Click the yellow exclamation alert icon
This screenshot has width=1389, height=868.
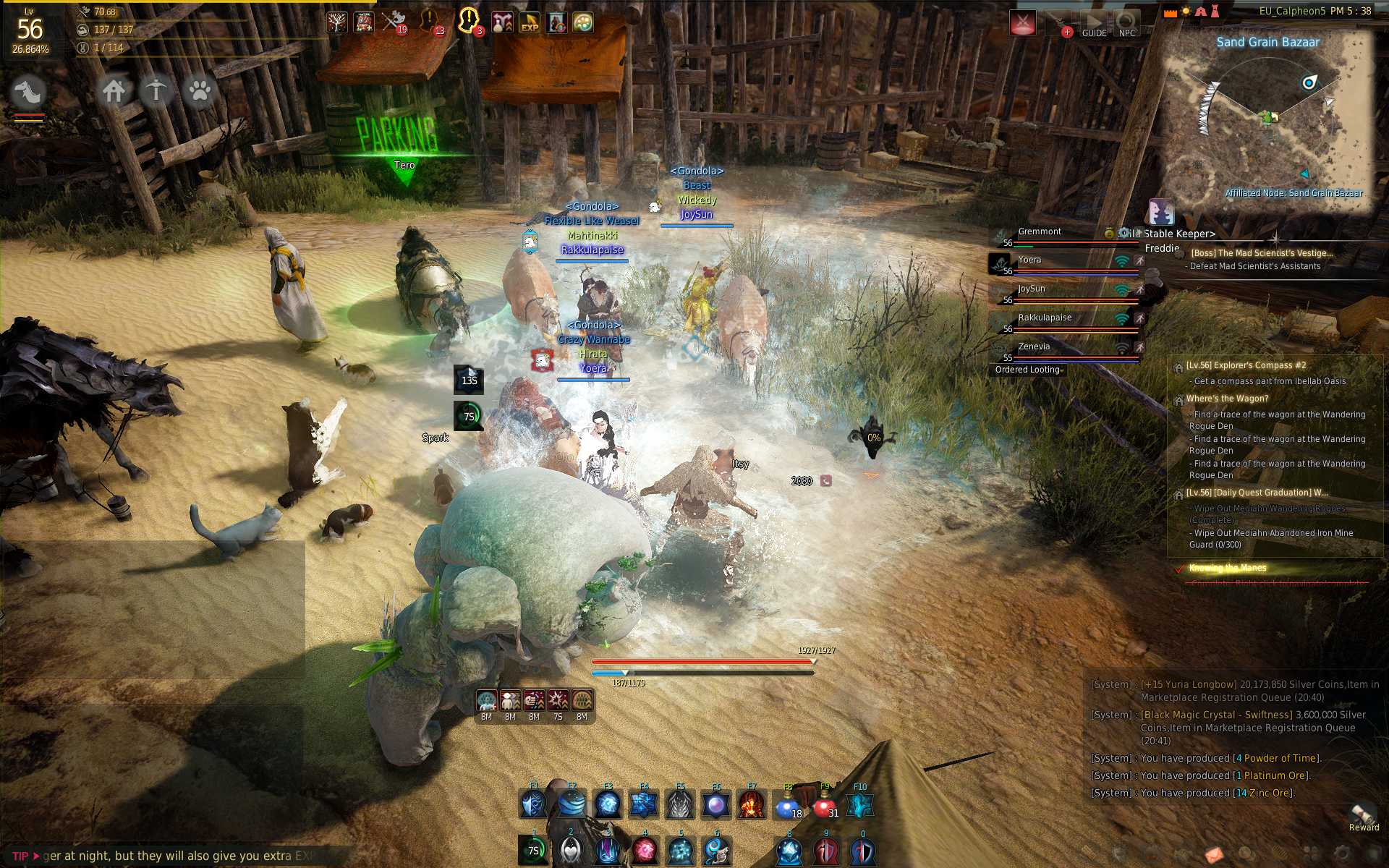468,20
